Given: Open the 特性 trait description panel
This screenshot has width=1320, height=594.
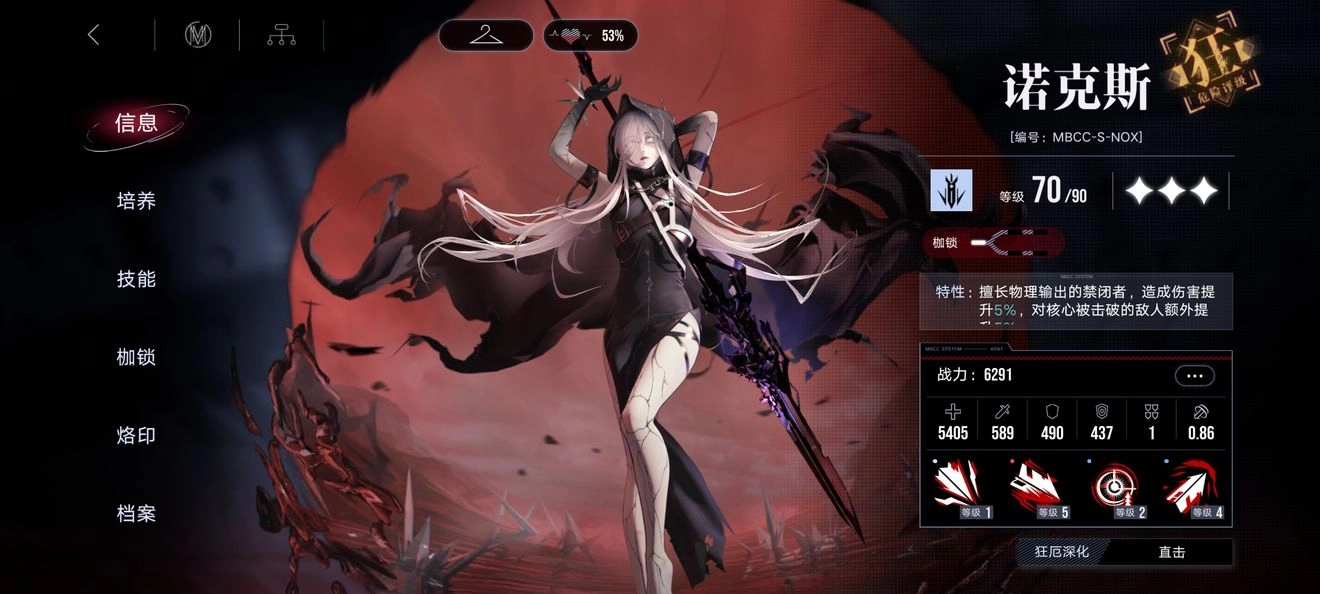Looking at the screenshot, I should pos(1076,301).
